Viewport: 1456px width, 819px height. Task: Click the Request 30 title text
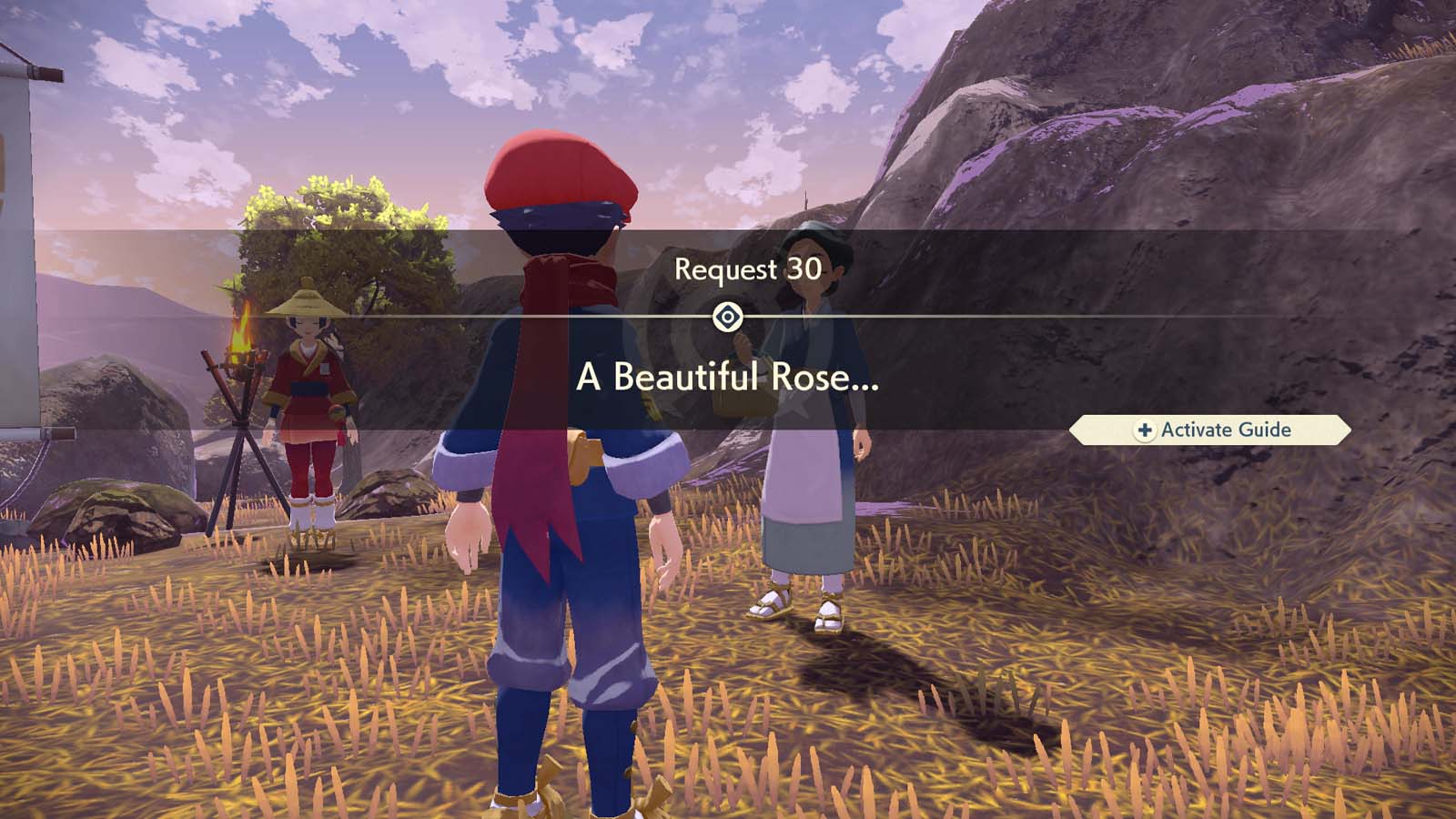pos(746,268)
